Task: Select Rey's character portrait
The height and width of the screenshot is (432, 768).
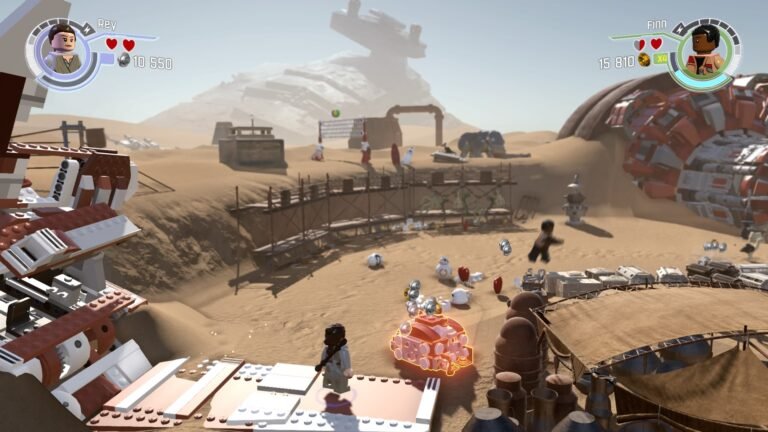Action: (62, 50)
